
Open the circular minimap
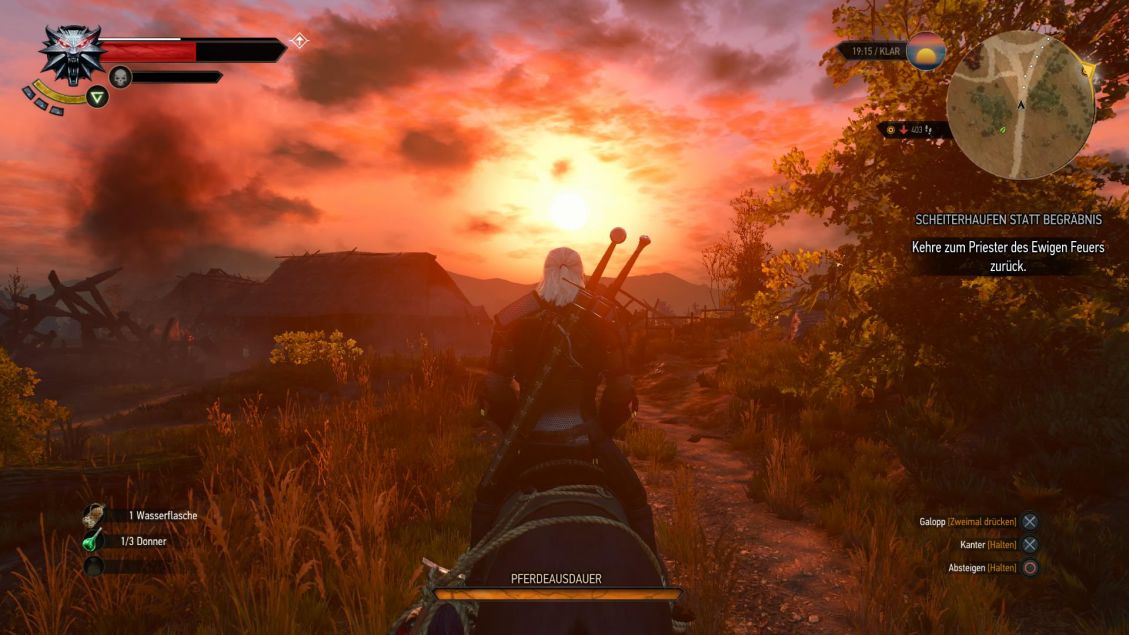(1020, 105)
